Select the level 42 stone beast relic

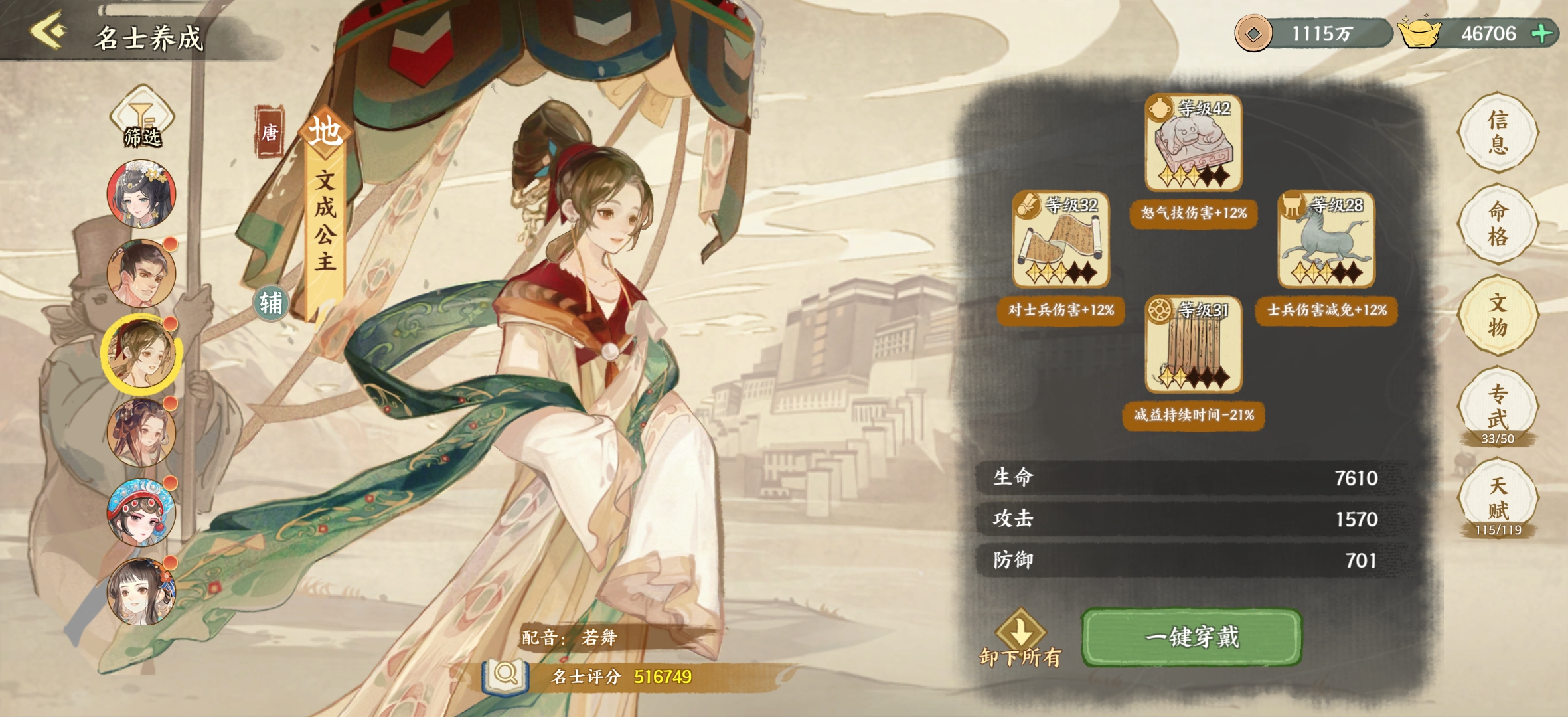pos(1194,142)
